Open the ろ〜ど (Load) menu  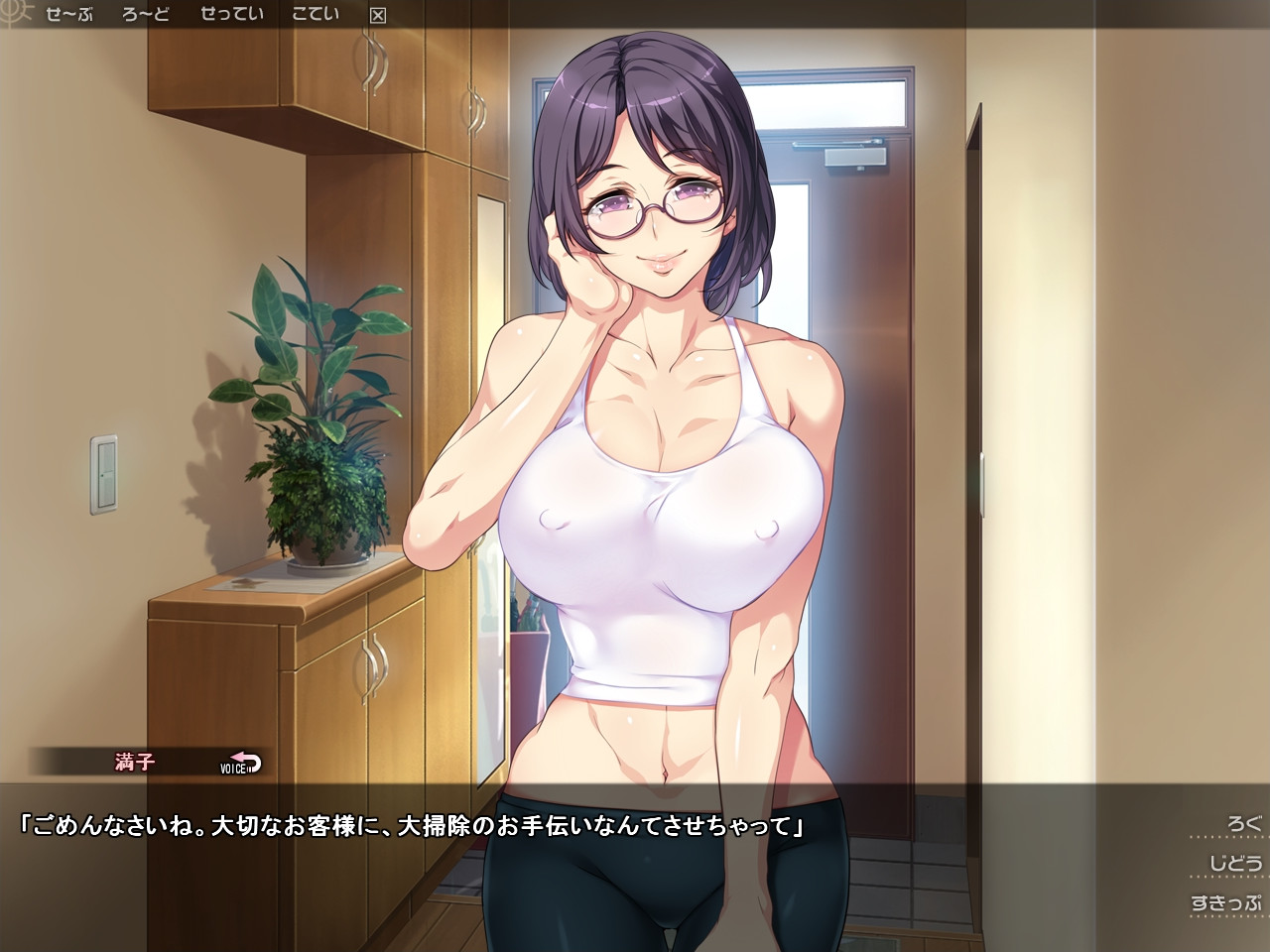click(x=146, y=14)
